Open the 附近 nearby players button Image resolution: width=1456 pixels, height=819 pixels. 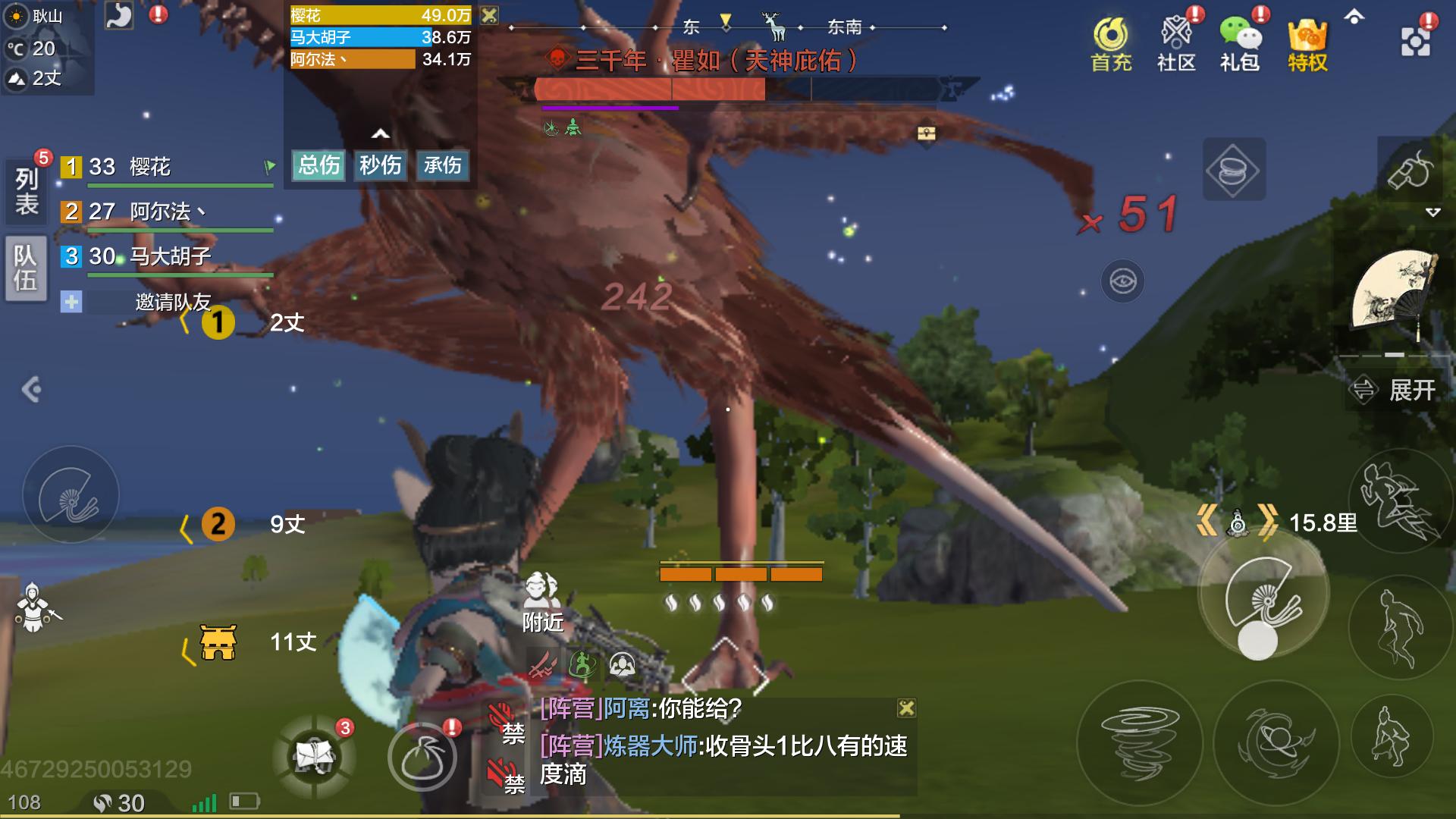tap(543, 603)
